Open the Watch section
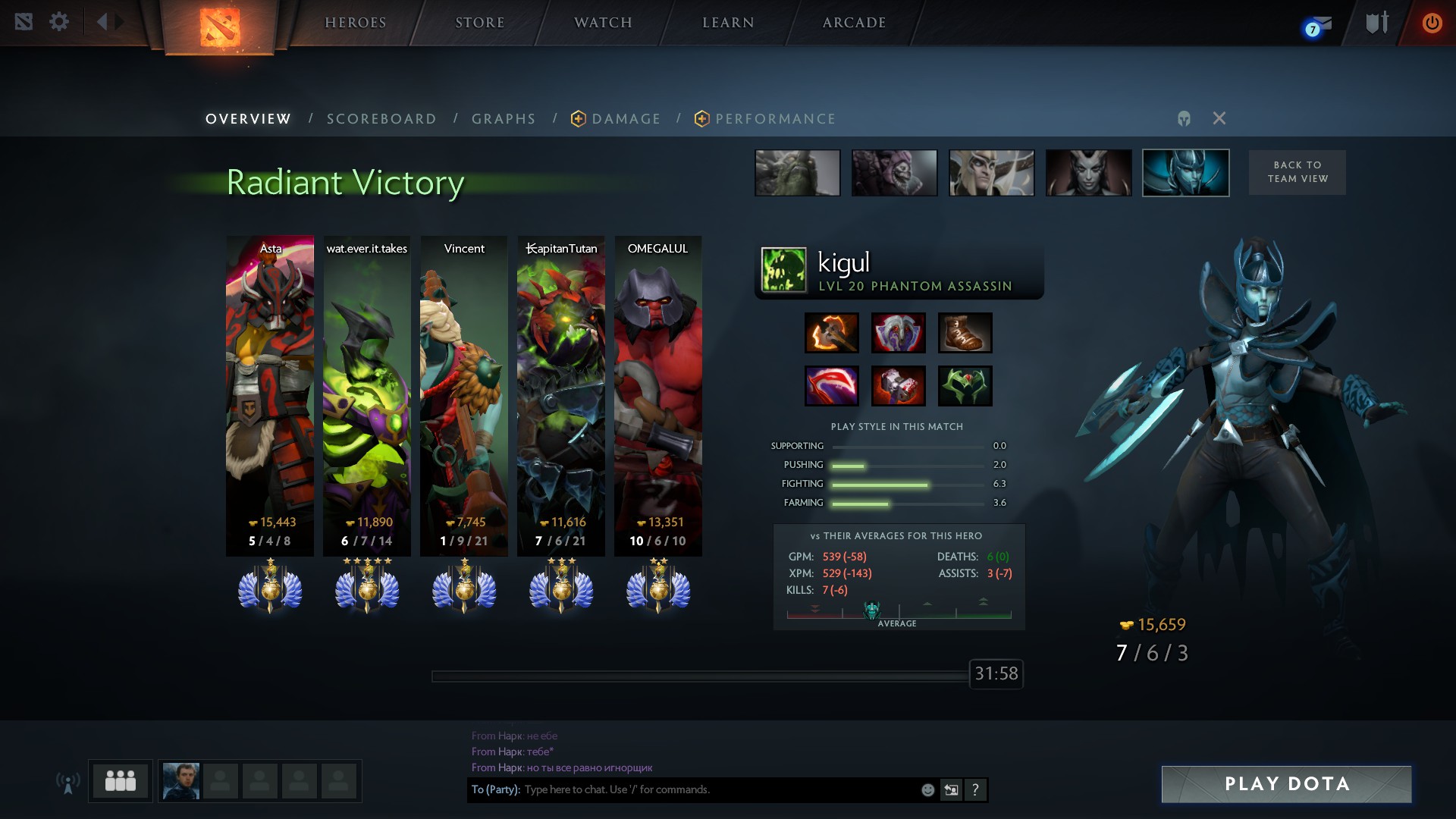Screen dimensions: 1456x819 pos(603,23)
